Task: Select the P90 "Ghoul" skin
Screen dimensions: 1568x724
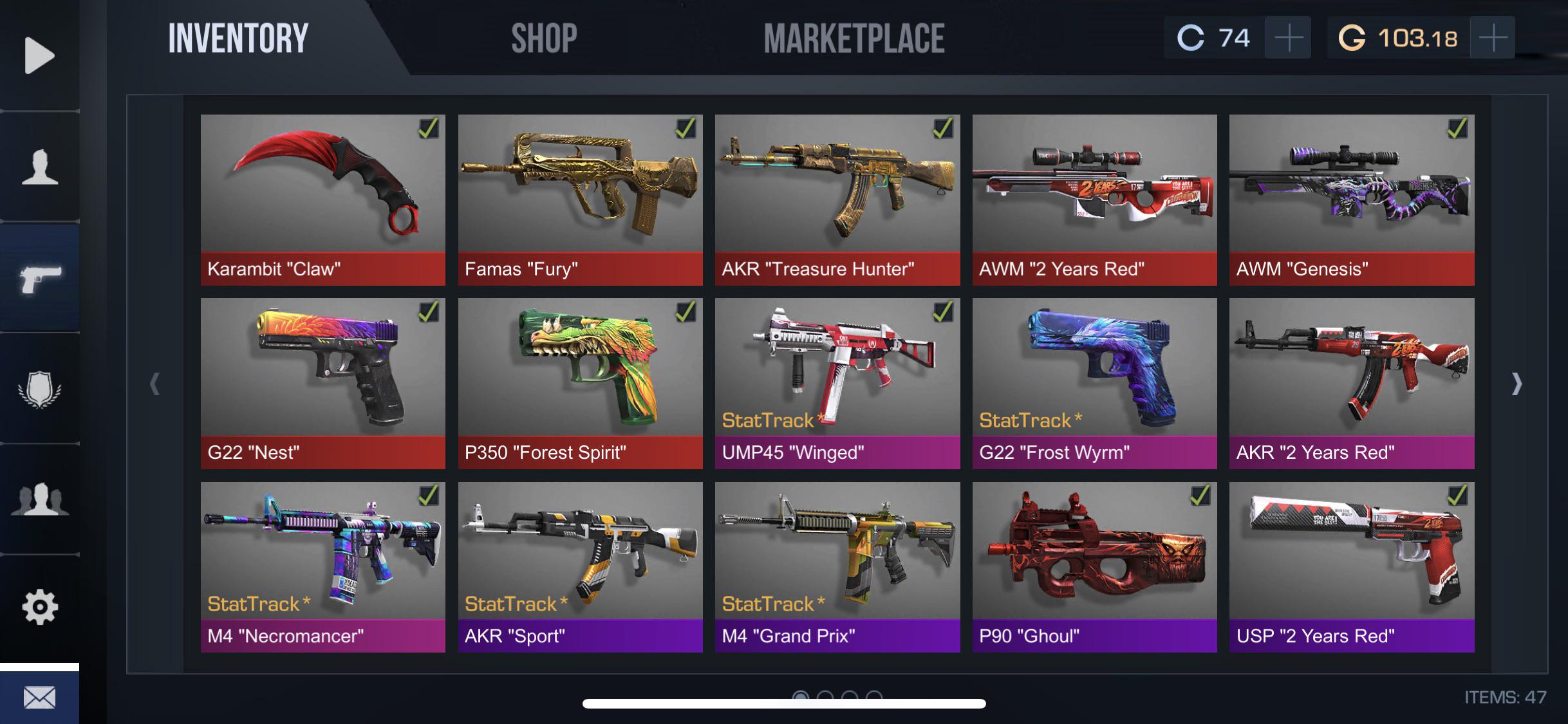Action: (1094, 566)
